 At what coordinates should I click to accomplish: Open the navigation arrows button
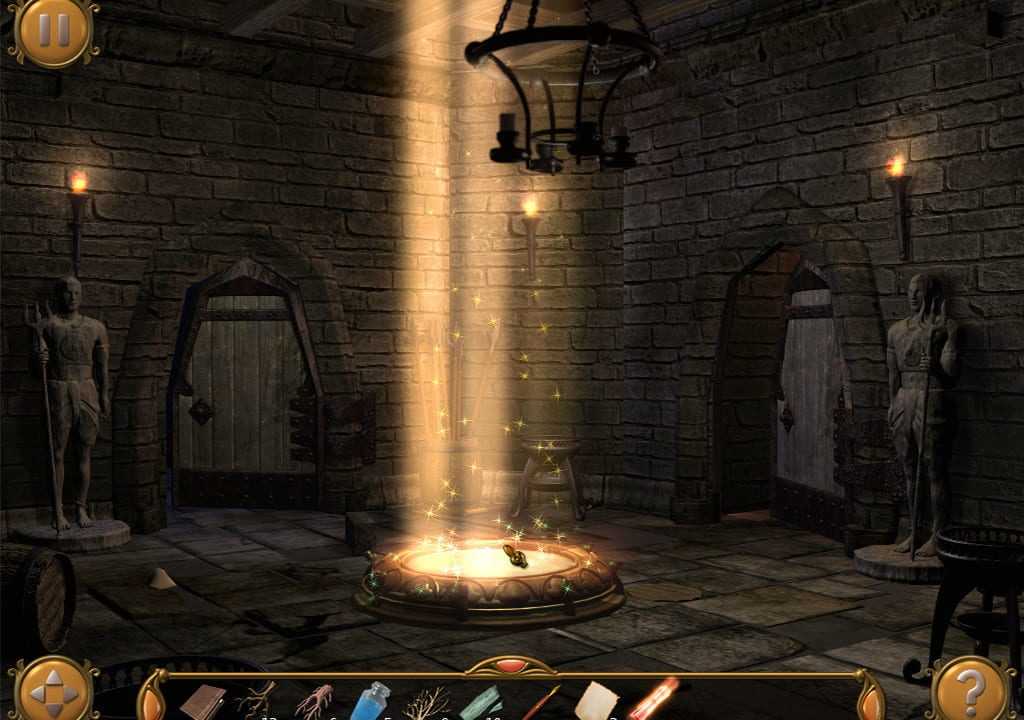tap(53, 690)
